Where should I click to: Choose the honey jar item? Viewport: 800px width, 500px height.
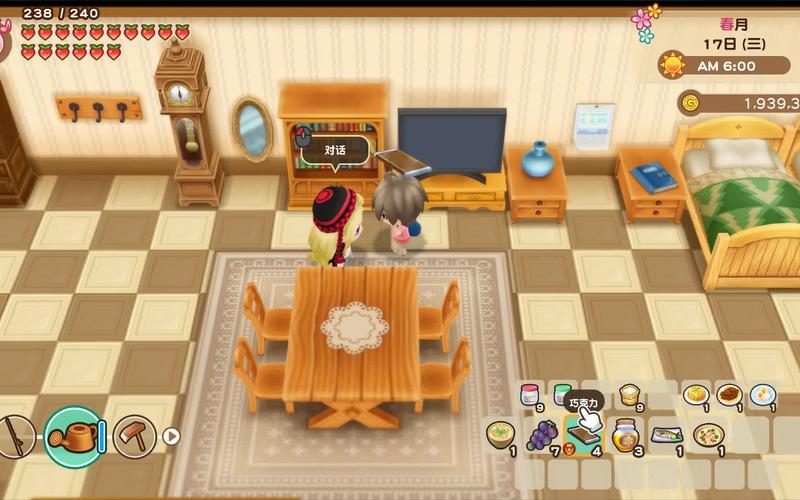(624, 435)
